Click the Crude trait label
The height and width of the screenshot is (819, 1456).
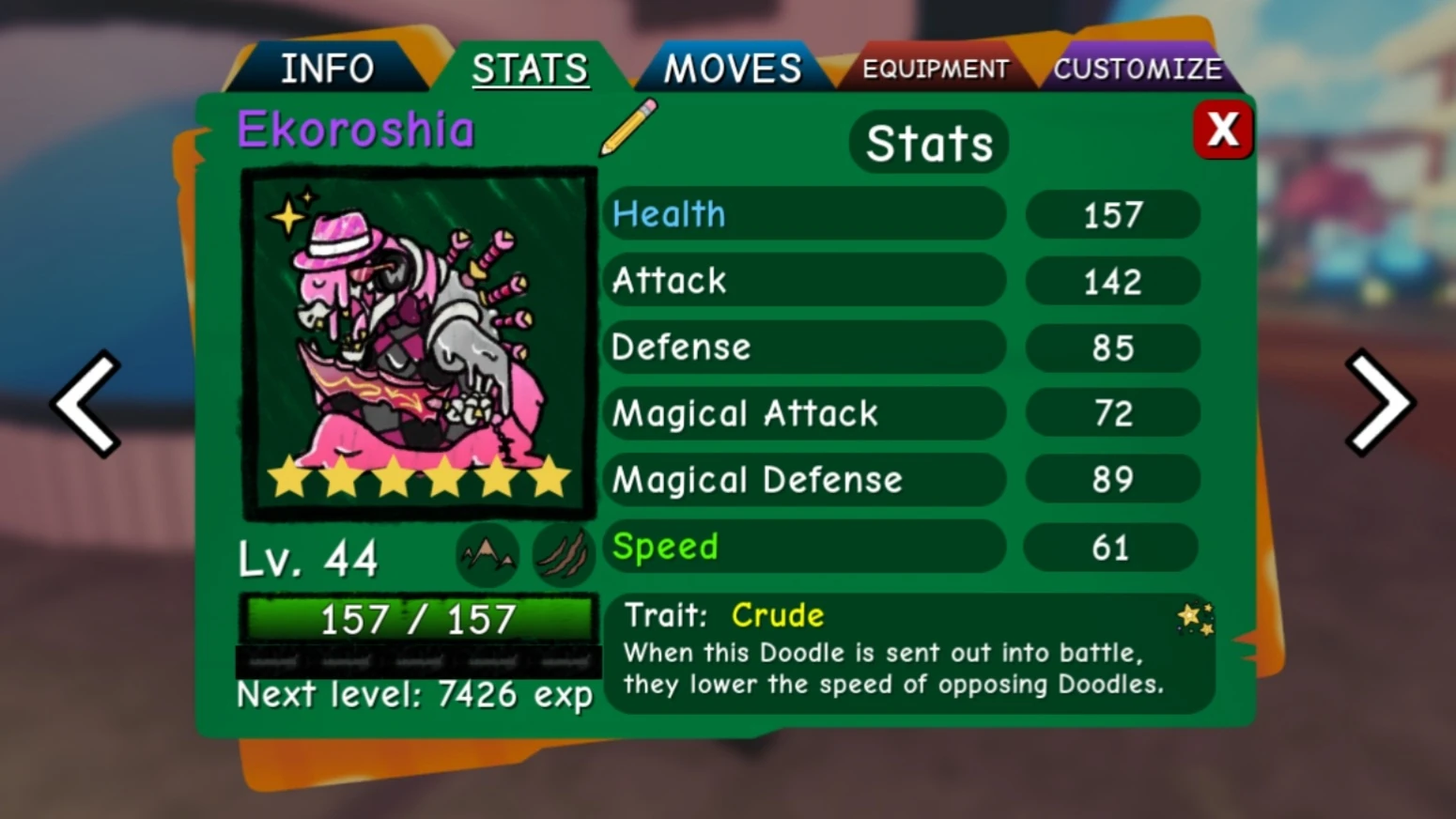[x=776, y=615]
